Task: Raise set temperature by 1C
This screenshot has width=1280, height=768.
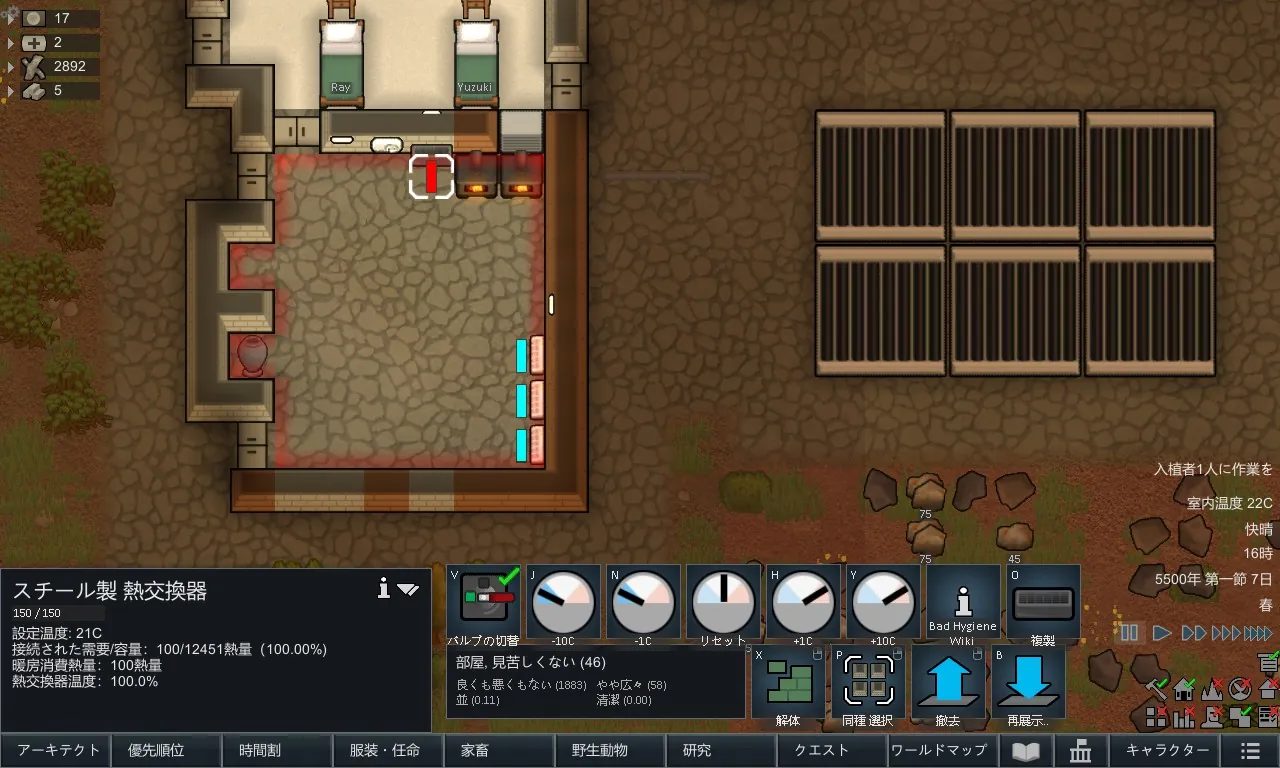Action: coord(804,602)
